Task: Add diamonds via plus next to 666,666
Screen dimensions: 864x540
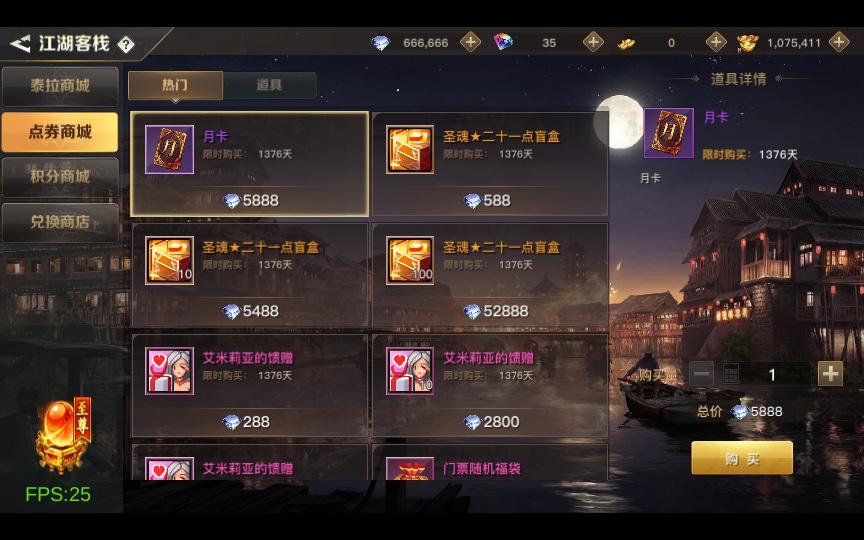Action: coord(470,42)
